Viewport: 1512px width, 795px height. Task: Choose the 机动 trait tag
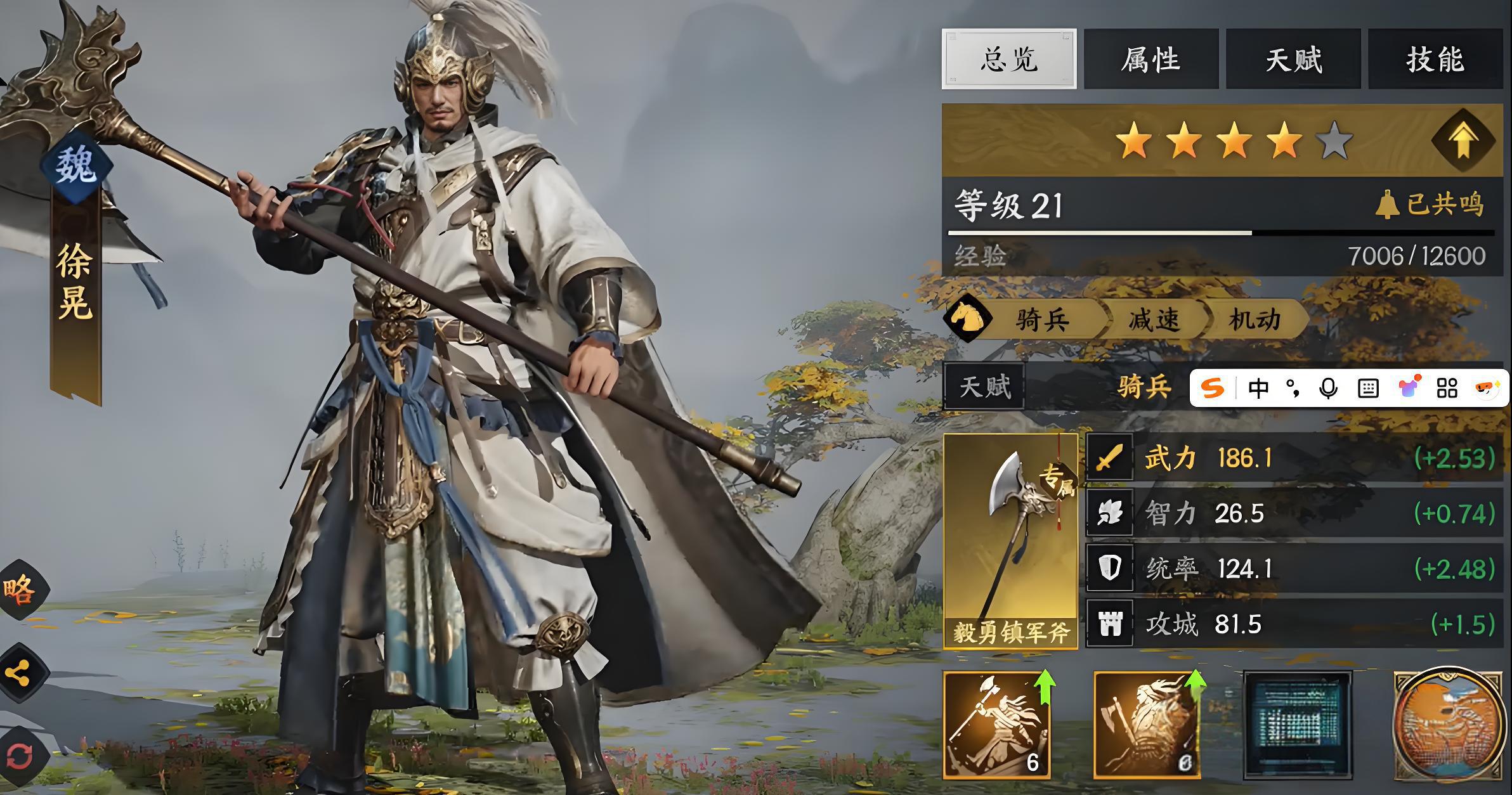click(x=1255, y=320)
